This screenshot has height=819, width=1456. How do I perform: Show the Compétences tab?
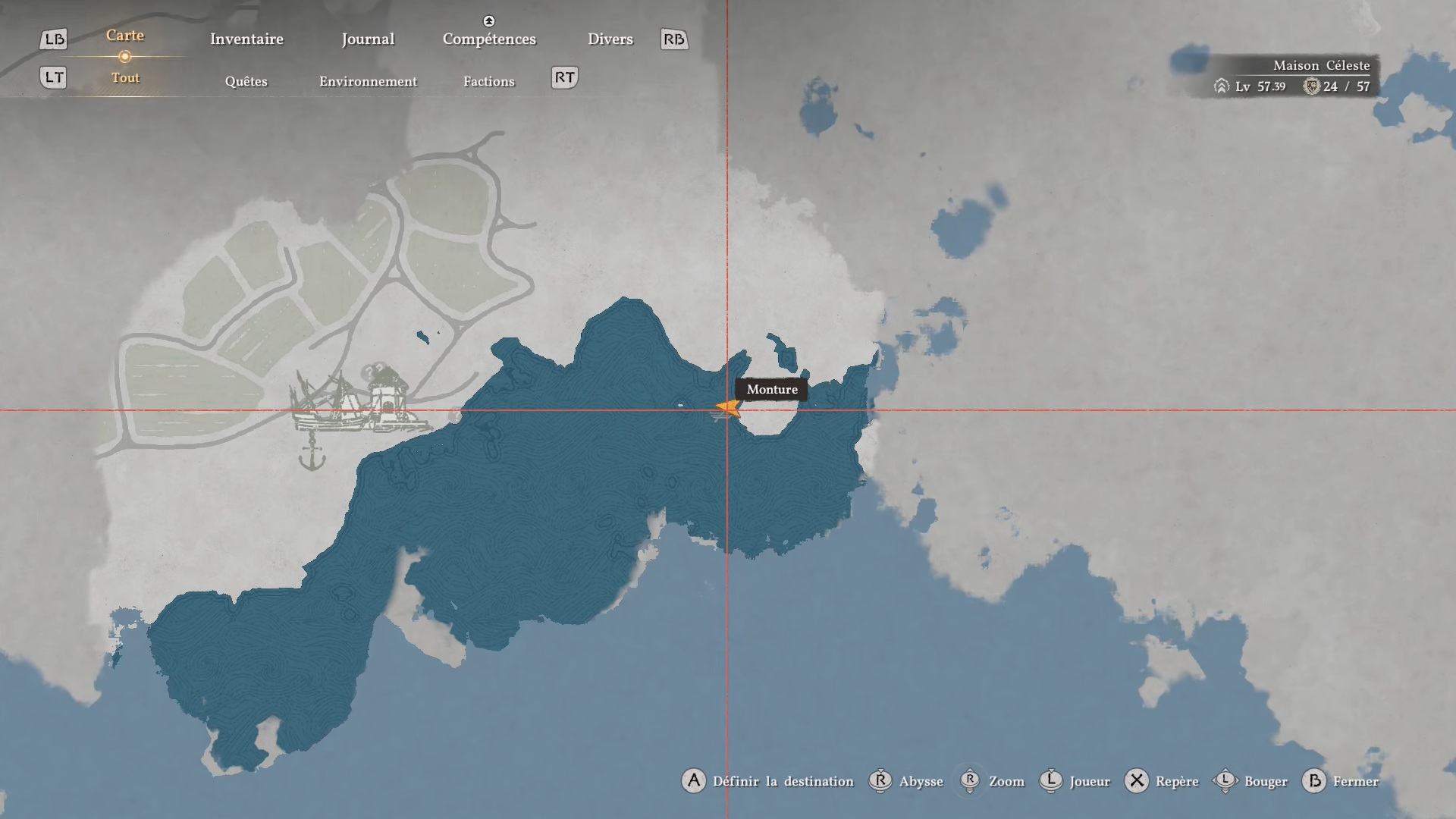point(489,39)
